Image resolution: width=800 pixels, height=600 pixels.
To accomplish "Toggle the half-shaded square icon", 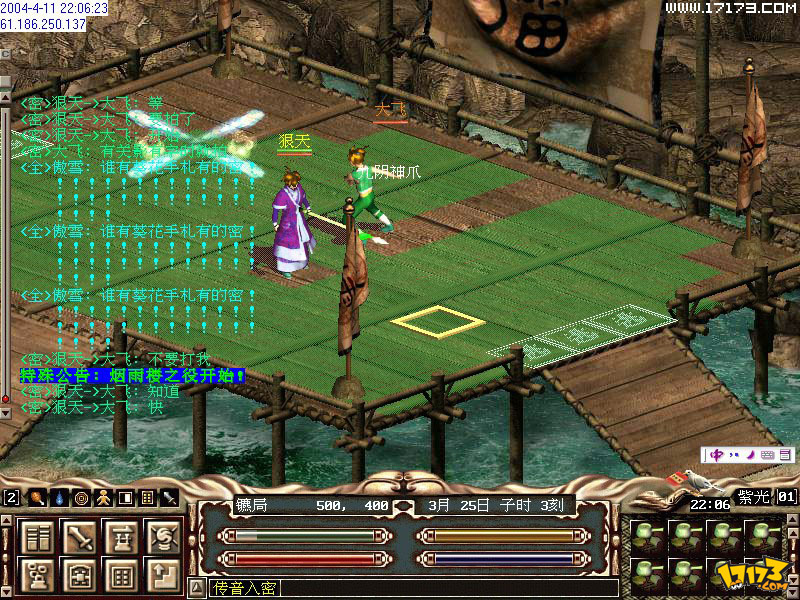I will tap(125, 497).
